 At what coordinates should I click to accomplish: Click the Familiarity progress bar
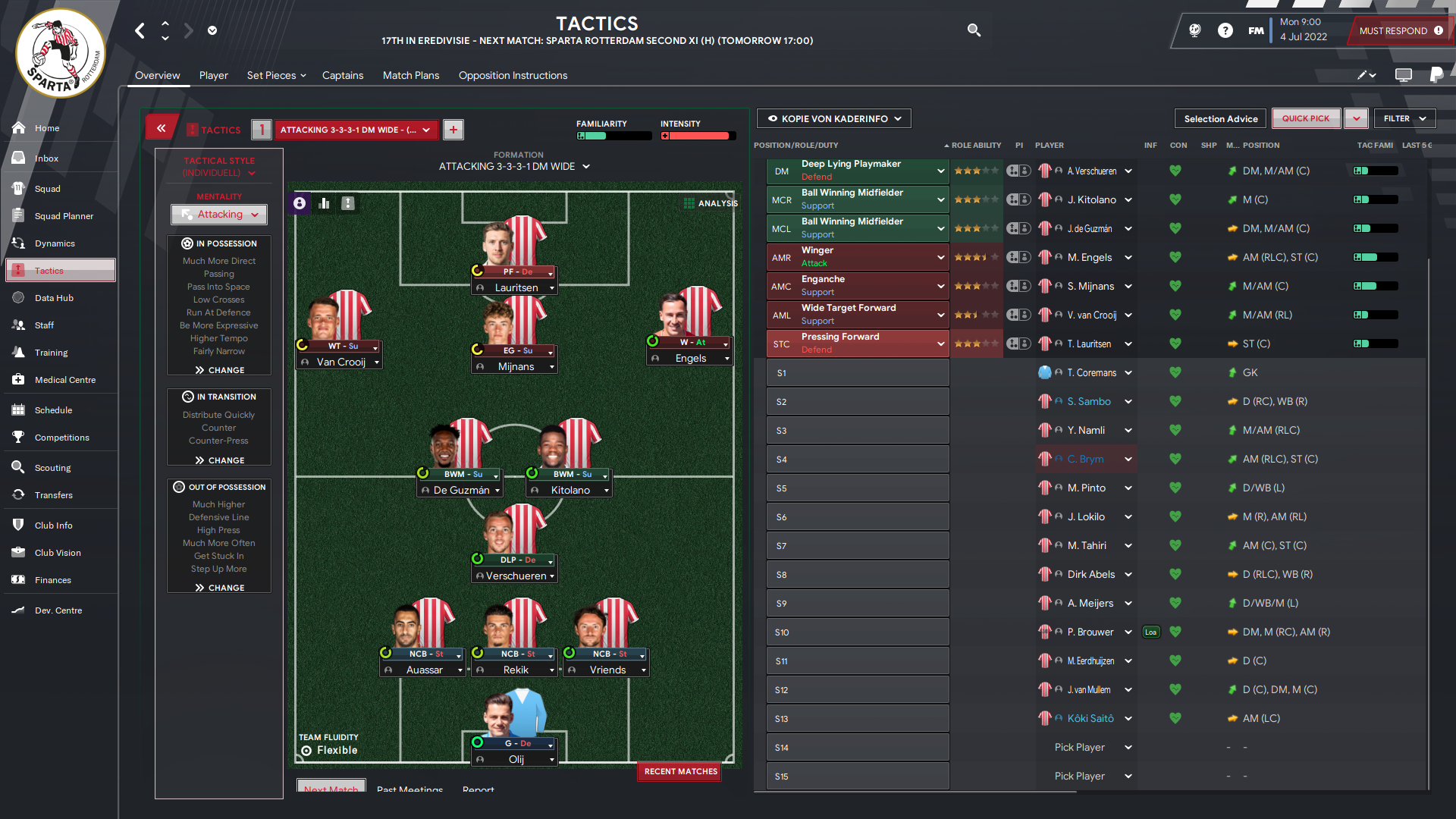(613, 136)
